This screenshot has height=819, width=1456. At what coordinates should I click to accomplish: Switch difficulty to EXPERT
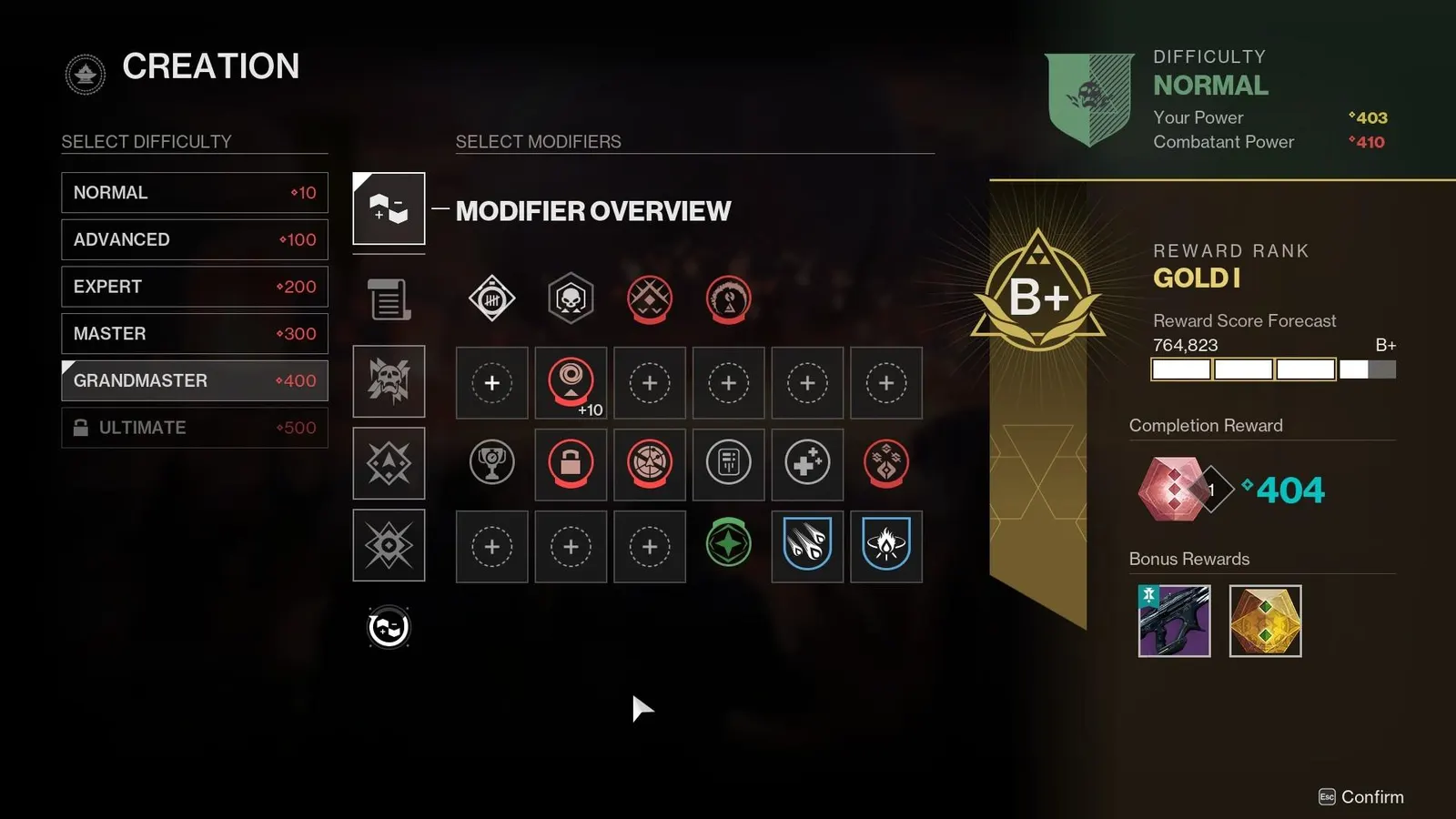[194, 287]
